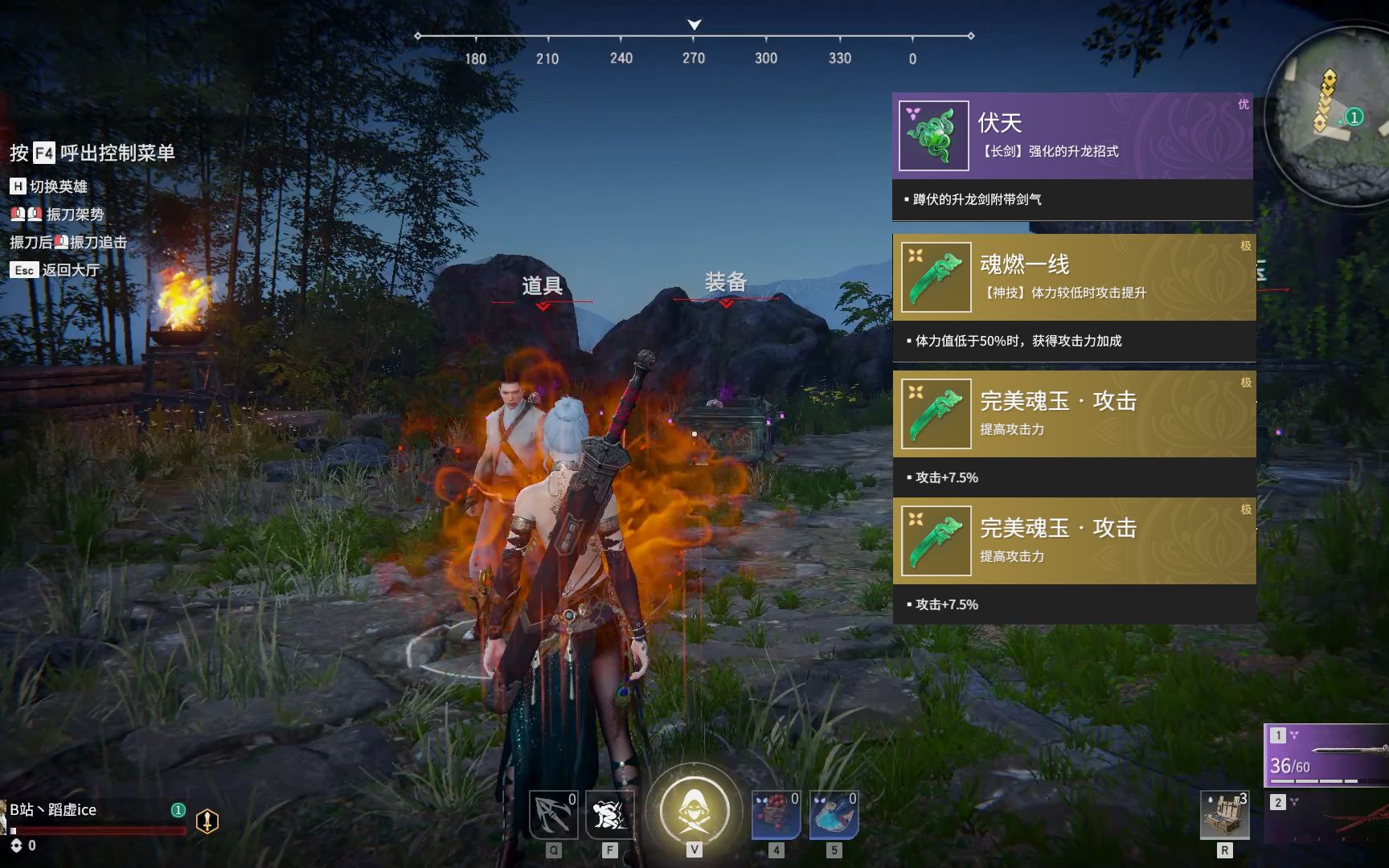Use the crouching figure hero skill
The height and width of the screenshot is (868, 1389).
[609, 815]
